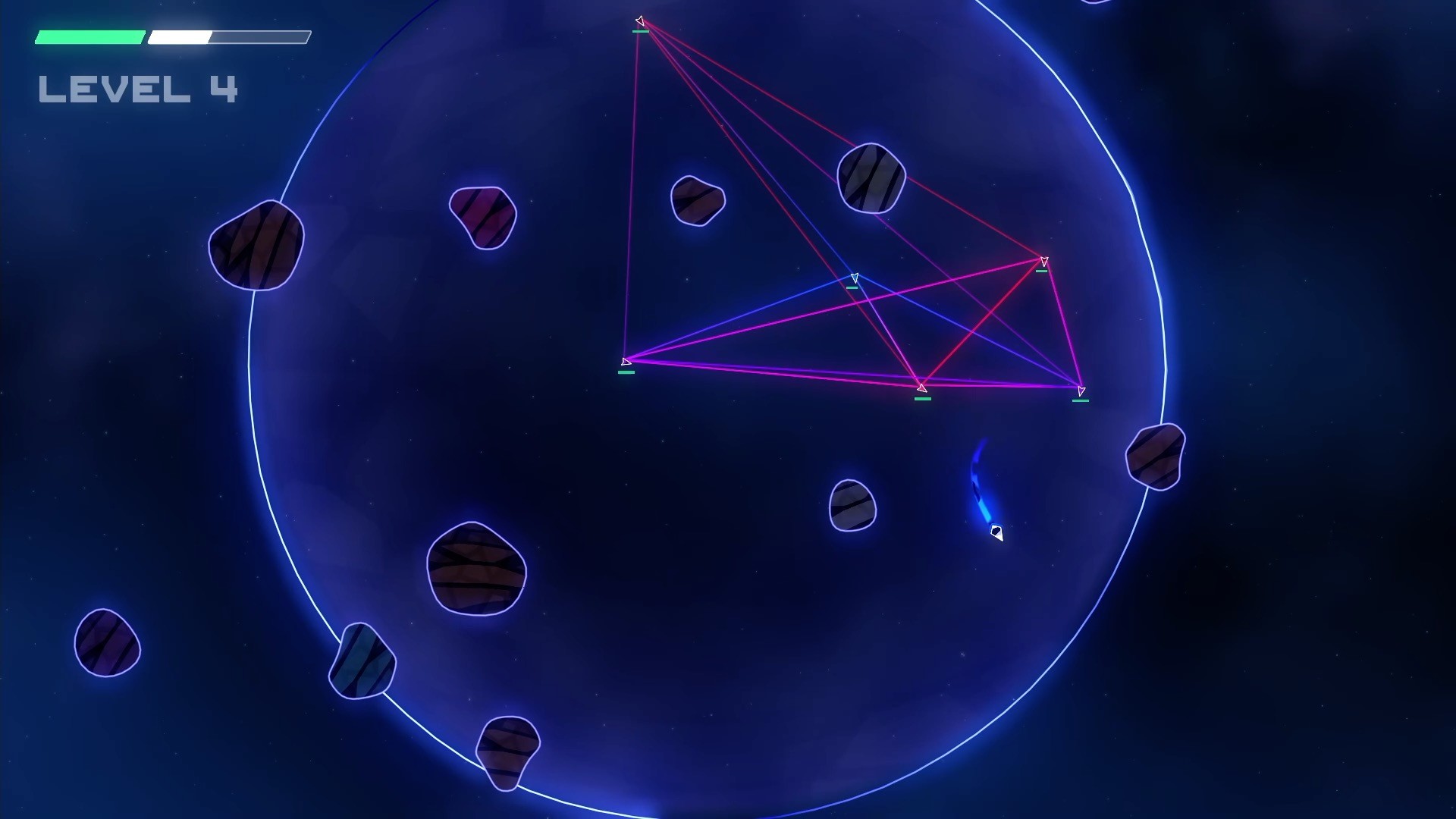Expand the small dark asteroid near the top center
The height and width of the screenshot is (819, 1456).
tap(696, 201)
